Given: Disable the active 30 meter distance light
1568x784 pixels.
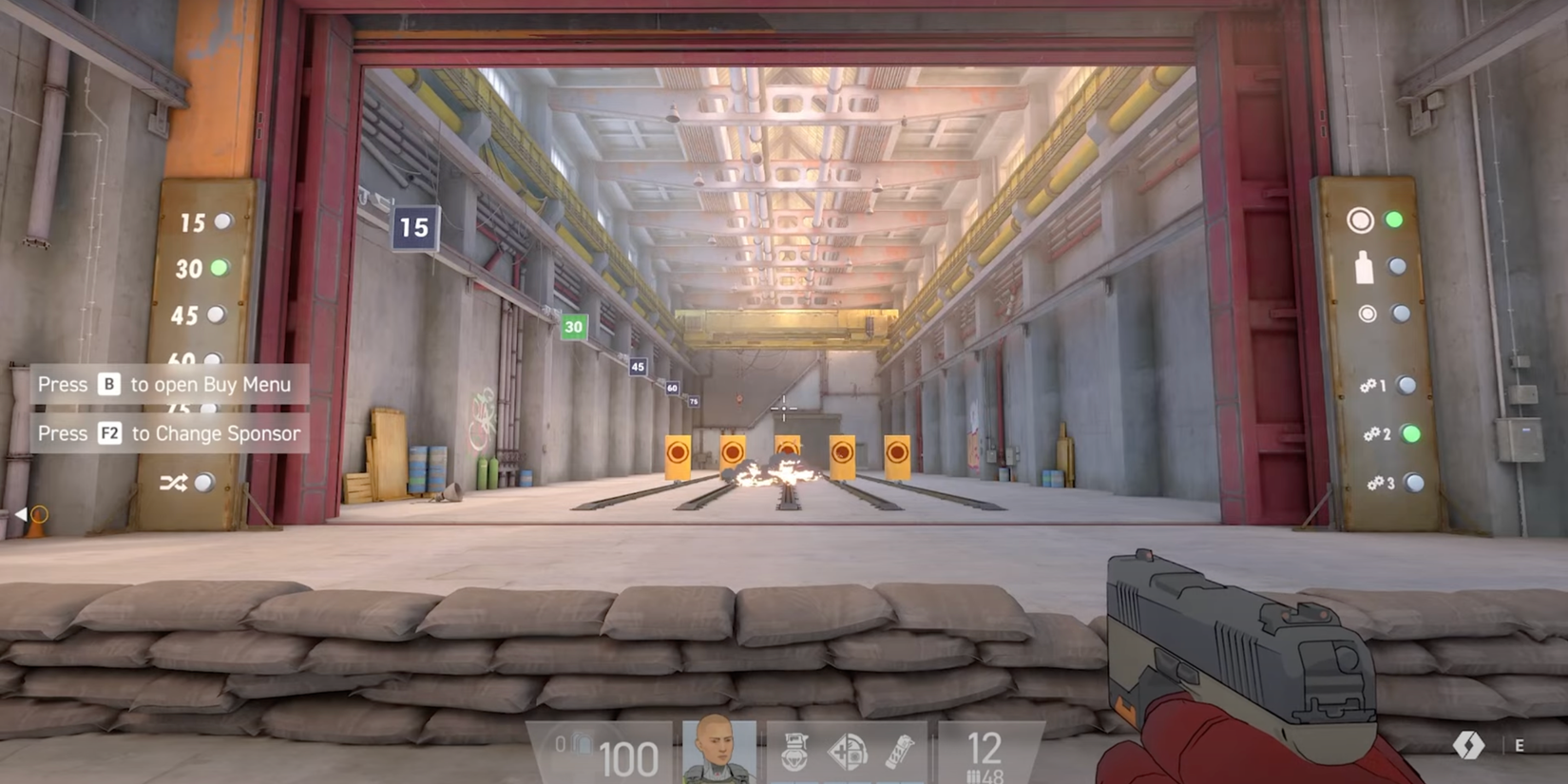Looking at the screenshot, I should (x=220, y=267).
